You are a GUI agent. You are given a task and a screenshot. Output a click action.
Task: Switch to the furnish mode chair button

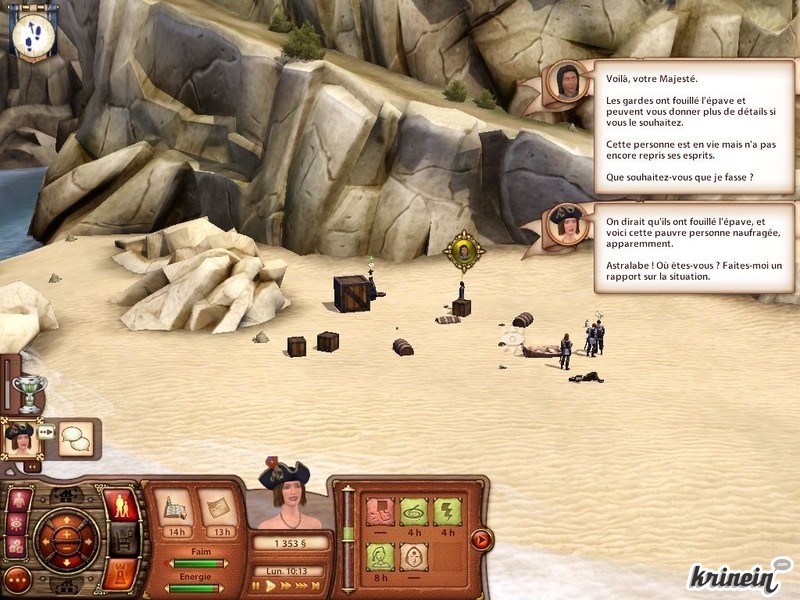121,540
